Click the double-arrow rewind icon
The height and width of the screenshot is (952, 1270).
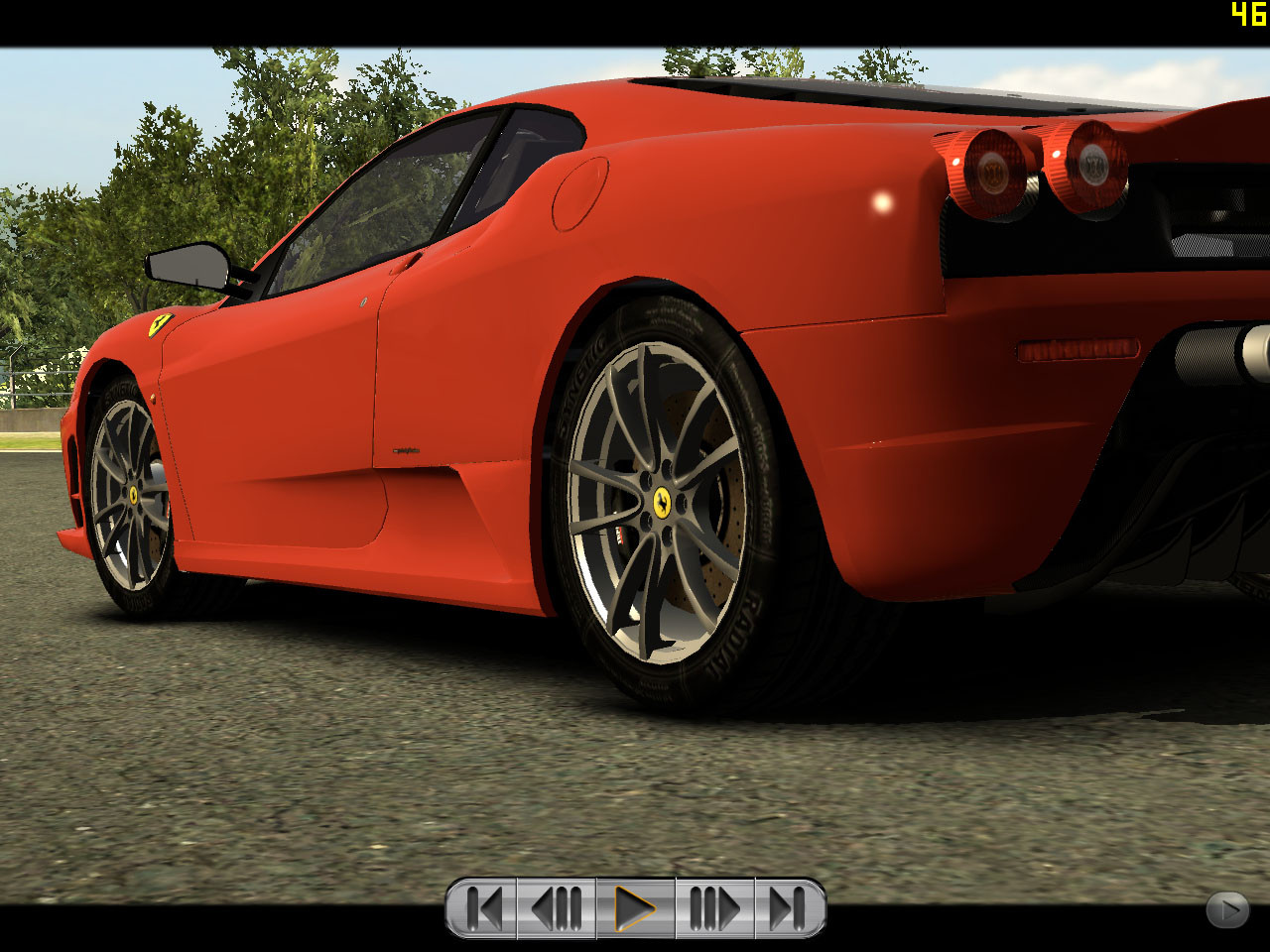[x=556, y=905]
